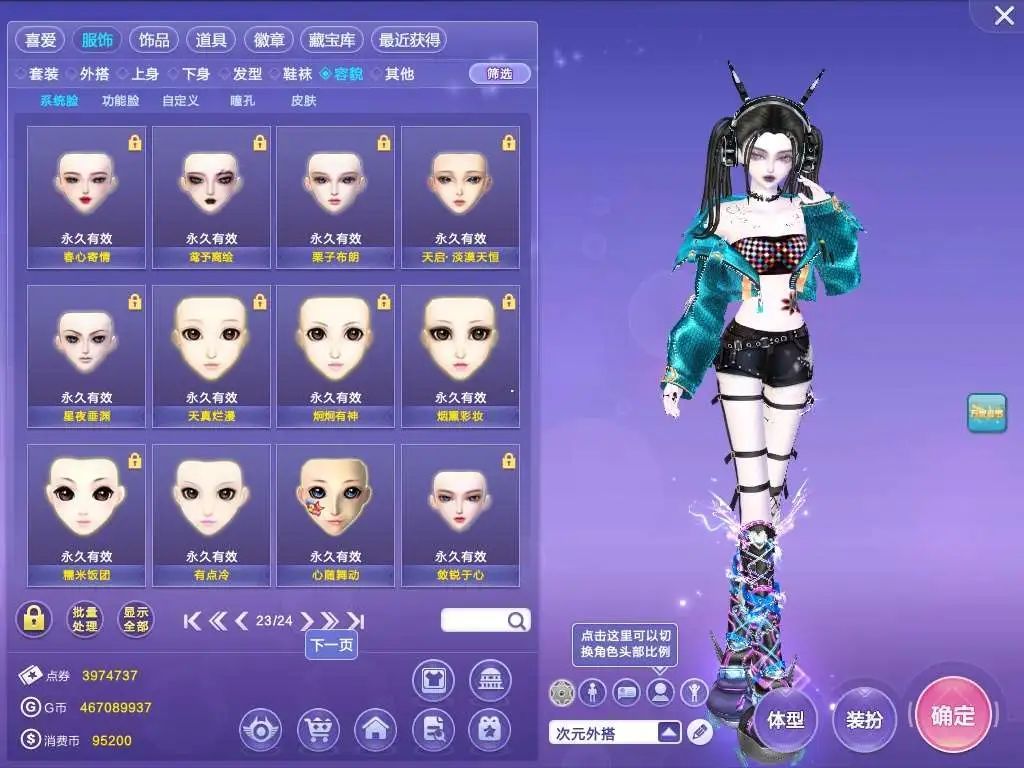Select the 春心寄情 face item

[86, 197]
